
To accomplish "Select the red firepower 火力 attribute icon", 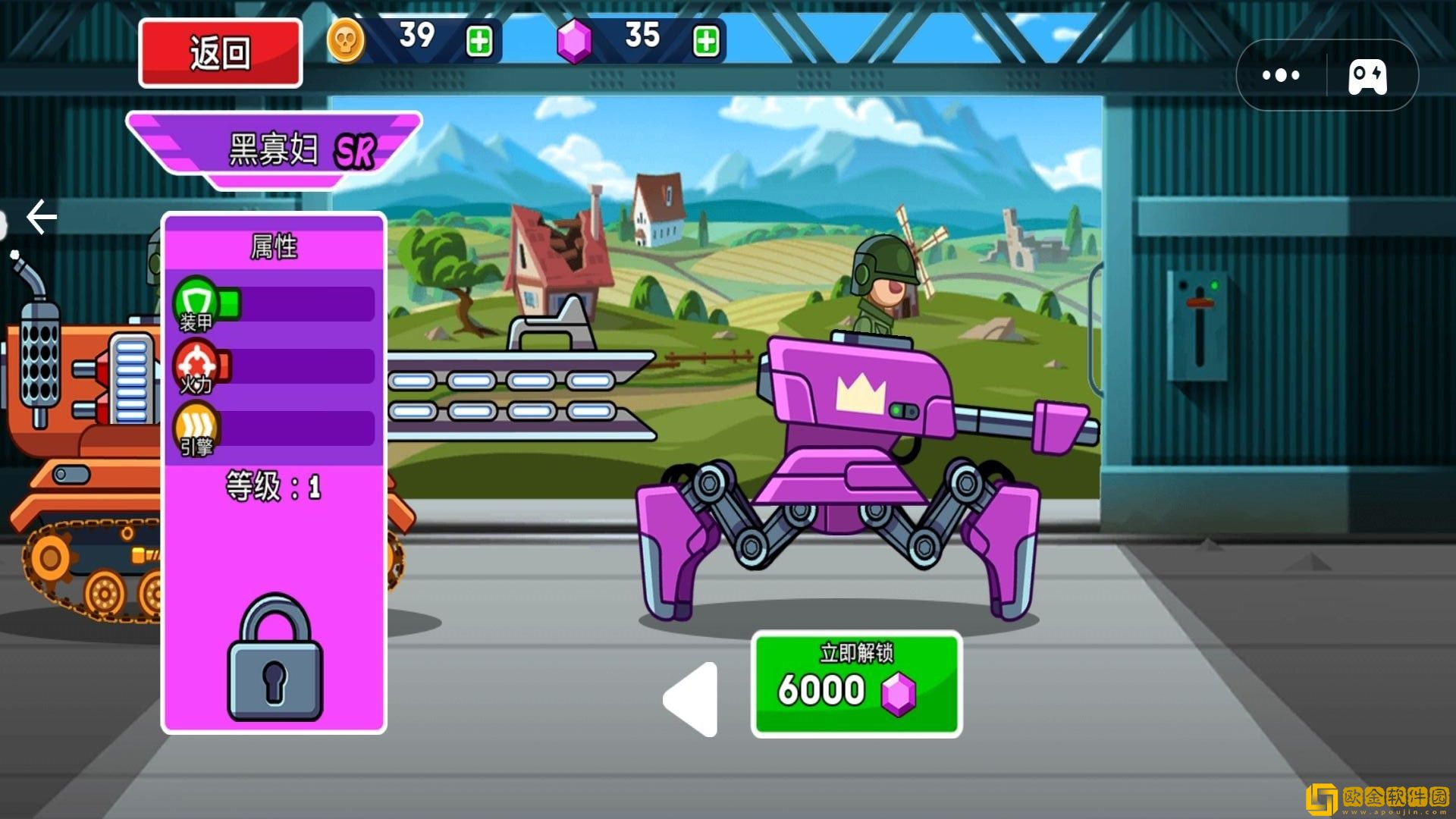I will click(196, 366).
